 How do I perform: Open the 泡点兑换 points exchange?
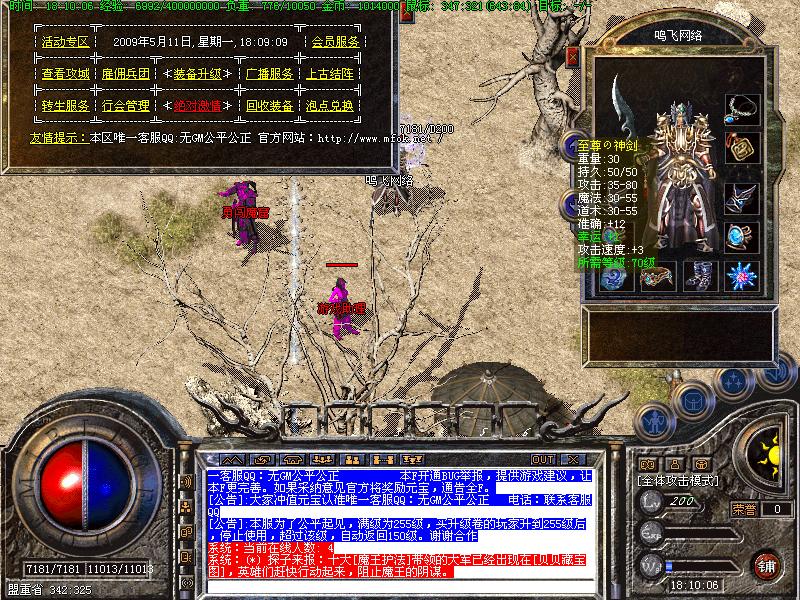coord(329,105)
